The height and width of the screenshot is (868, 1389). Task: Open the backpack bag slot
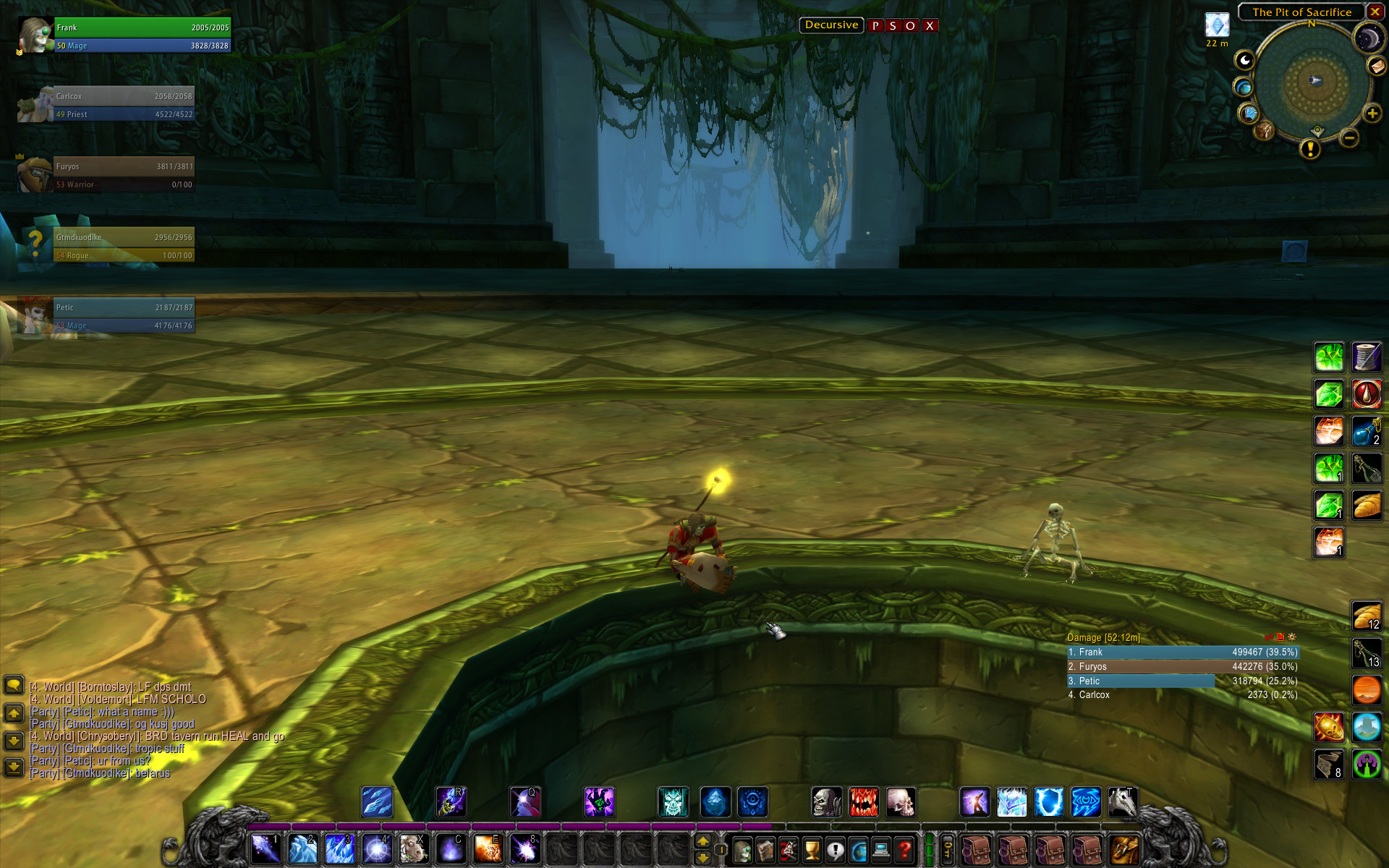click(x=1123, y=849)
